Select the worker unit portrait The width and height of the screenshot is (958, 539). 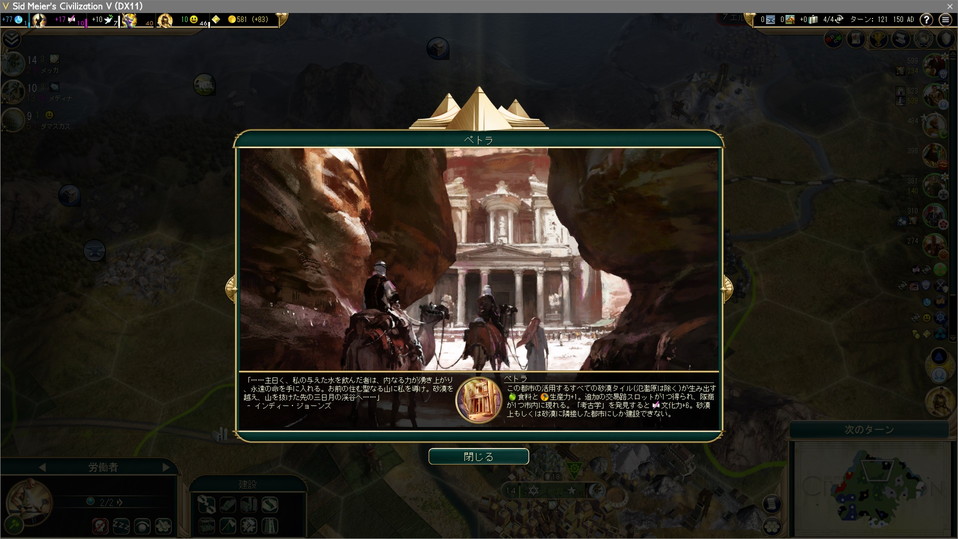click(x=30, y=501)
